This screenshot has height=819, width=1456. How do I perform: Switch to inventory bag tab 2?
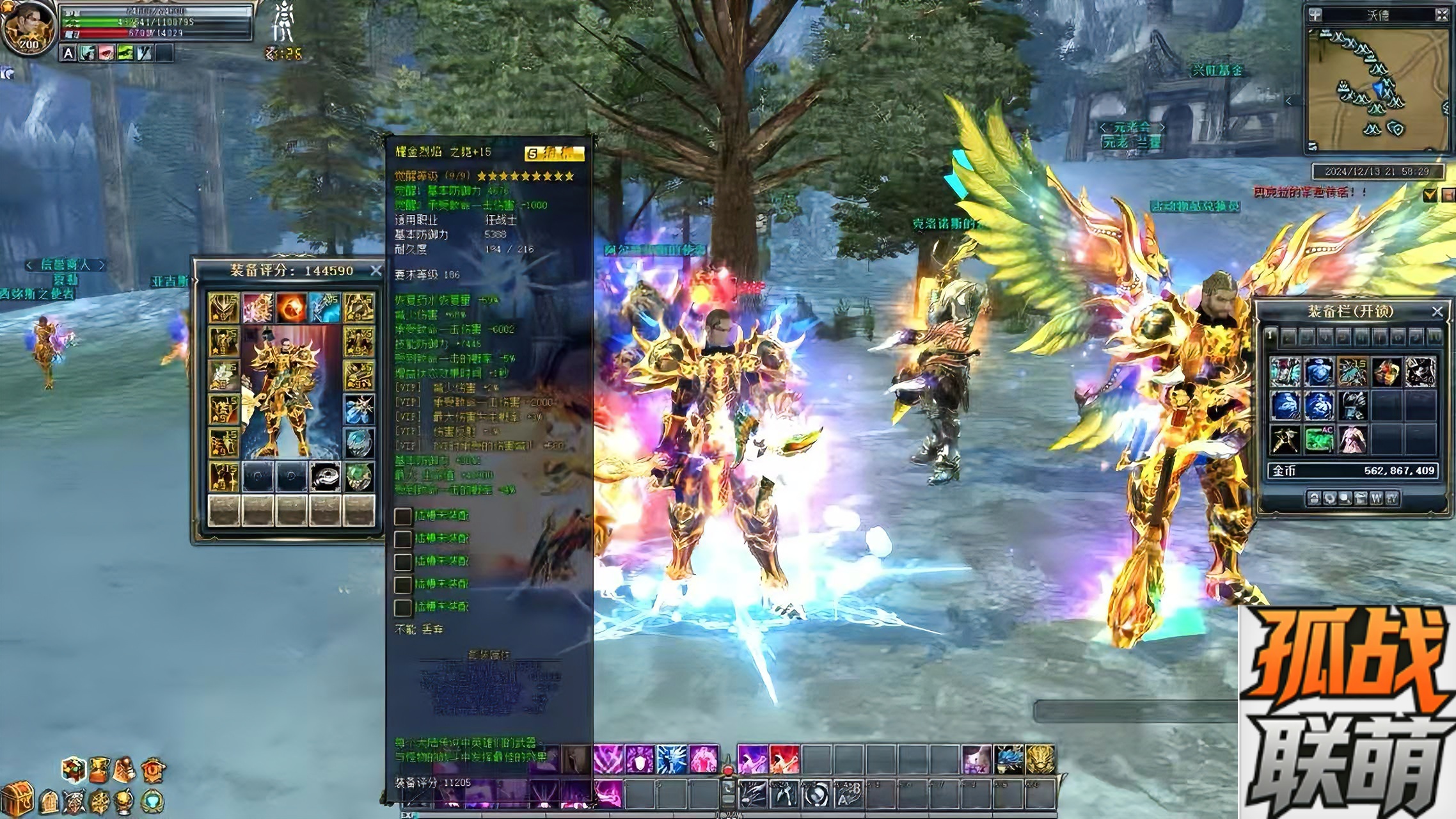[1288, 337]
